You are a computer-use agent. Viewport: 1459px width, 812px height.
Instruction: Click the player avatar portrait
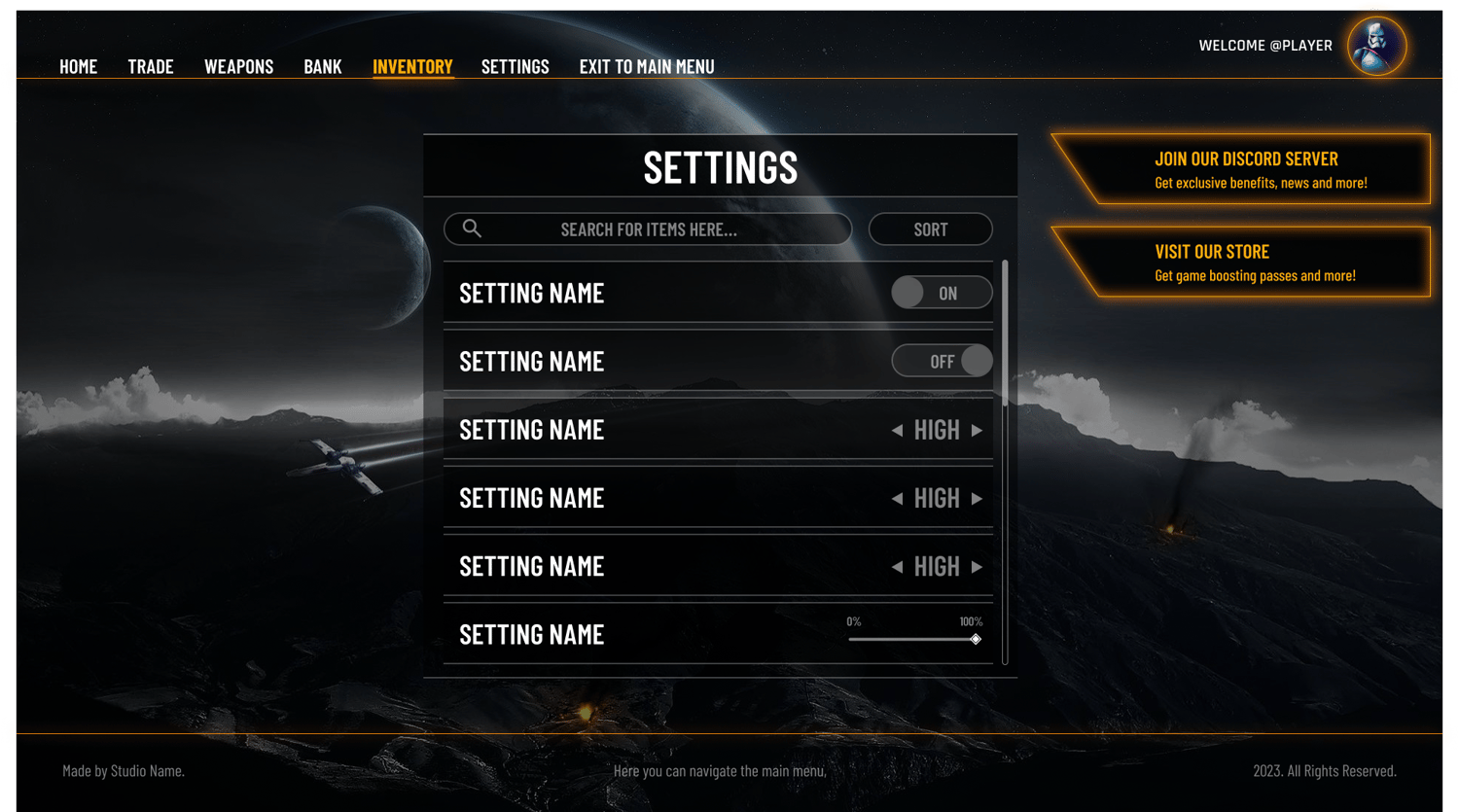1376,46
